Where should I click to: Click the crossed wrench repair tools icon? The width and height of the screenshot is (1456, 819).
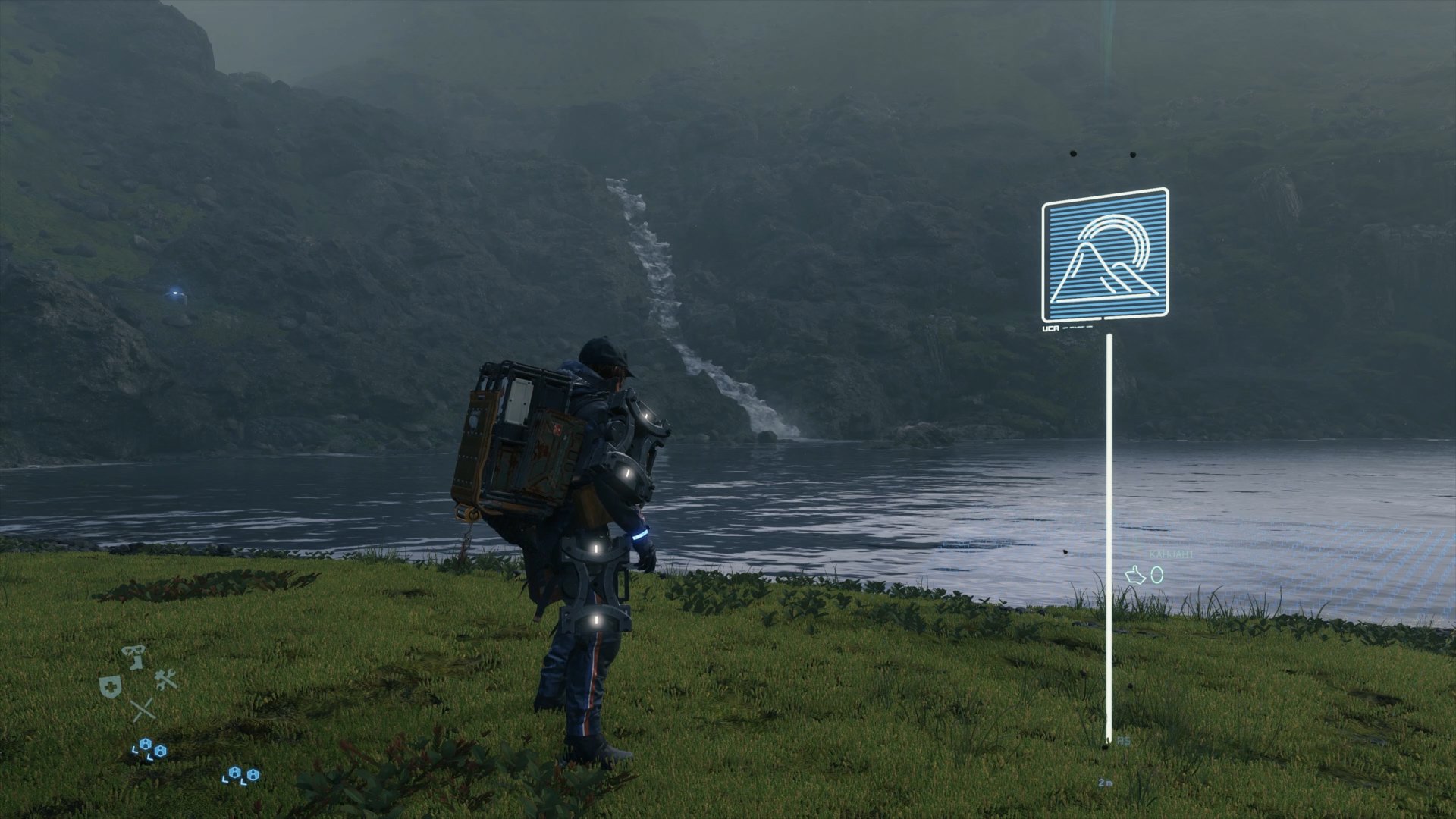click(166, 679)
